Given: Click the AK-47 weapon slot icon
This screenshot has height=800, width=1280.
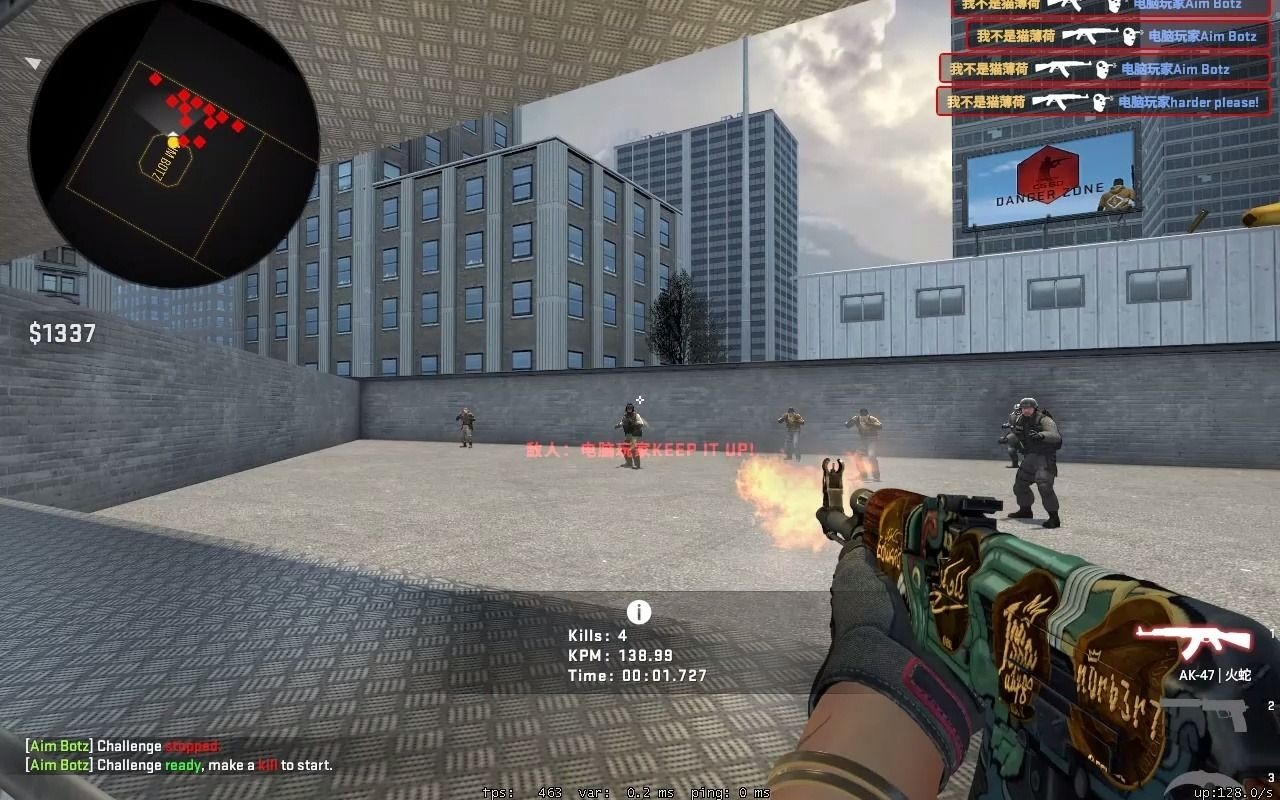Looking at the screenshot, I should click(x=1200, y=640).
